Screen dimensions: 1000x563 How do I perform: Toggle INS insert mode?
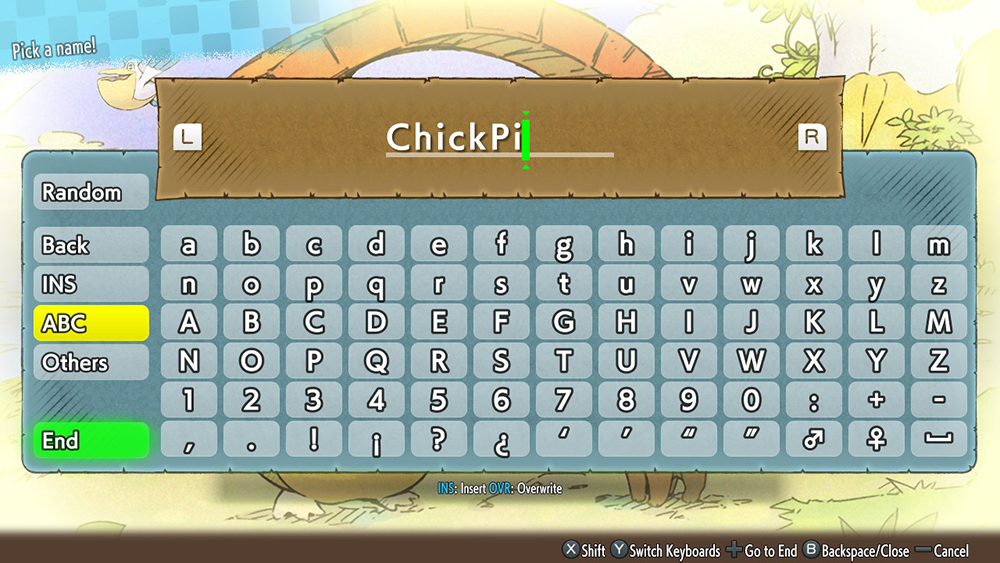[x=91, y=284]
